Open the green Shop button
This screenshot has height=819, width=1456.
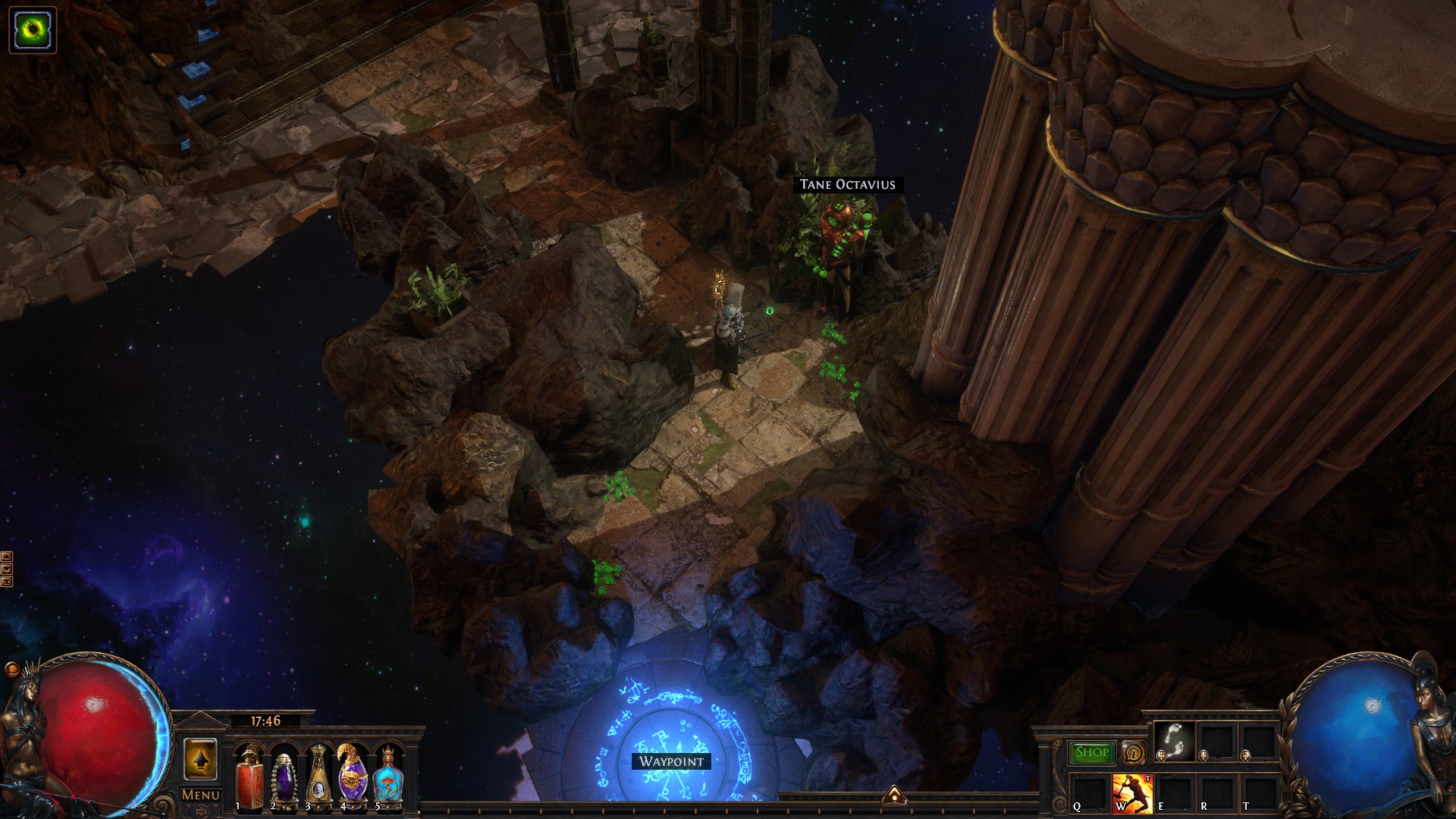tap(1091, 752)
